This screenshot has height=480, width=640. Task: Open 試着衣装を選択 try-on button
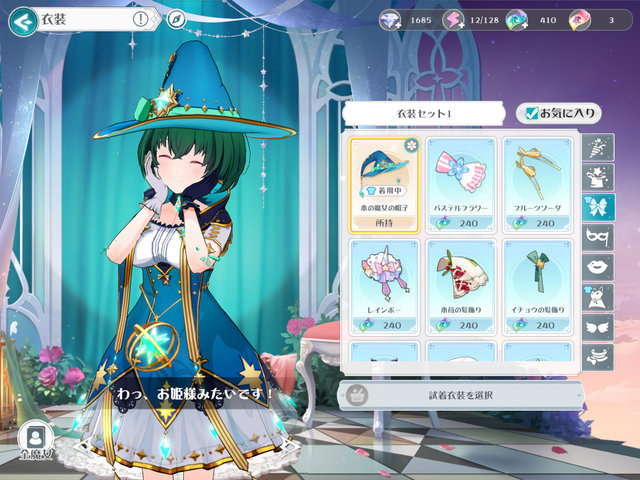460,394
